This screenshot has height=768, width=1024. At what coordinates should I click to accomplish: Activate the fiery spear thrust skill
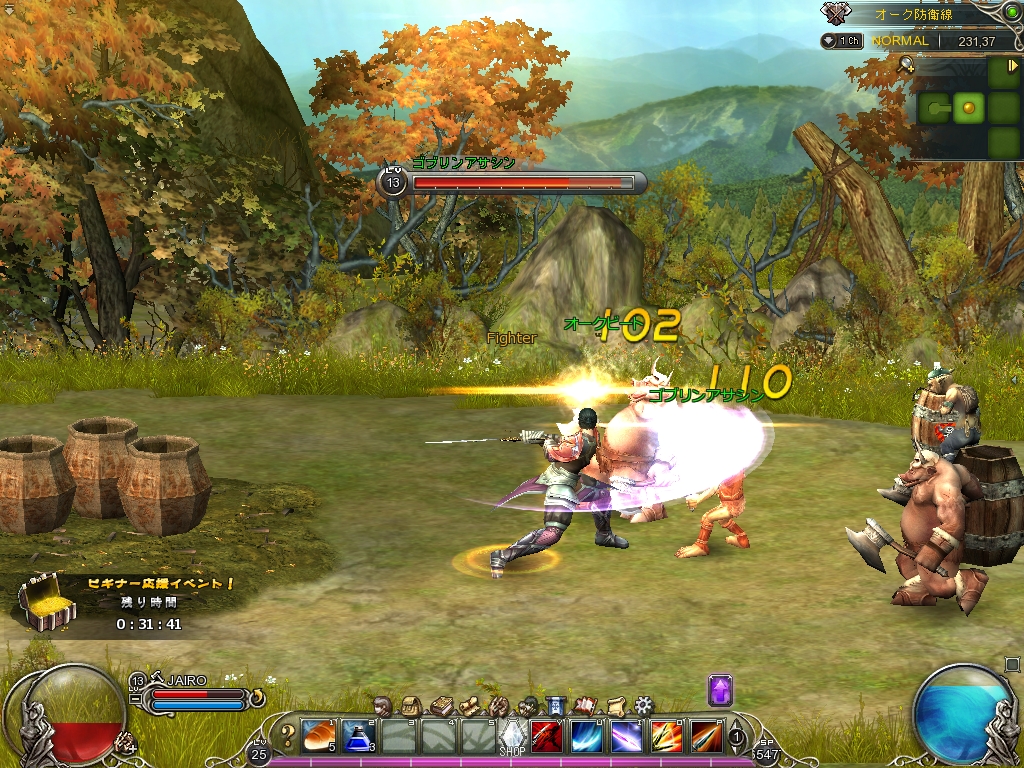(x=706, y=737)
